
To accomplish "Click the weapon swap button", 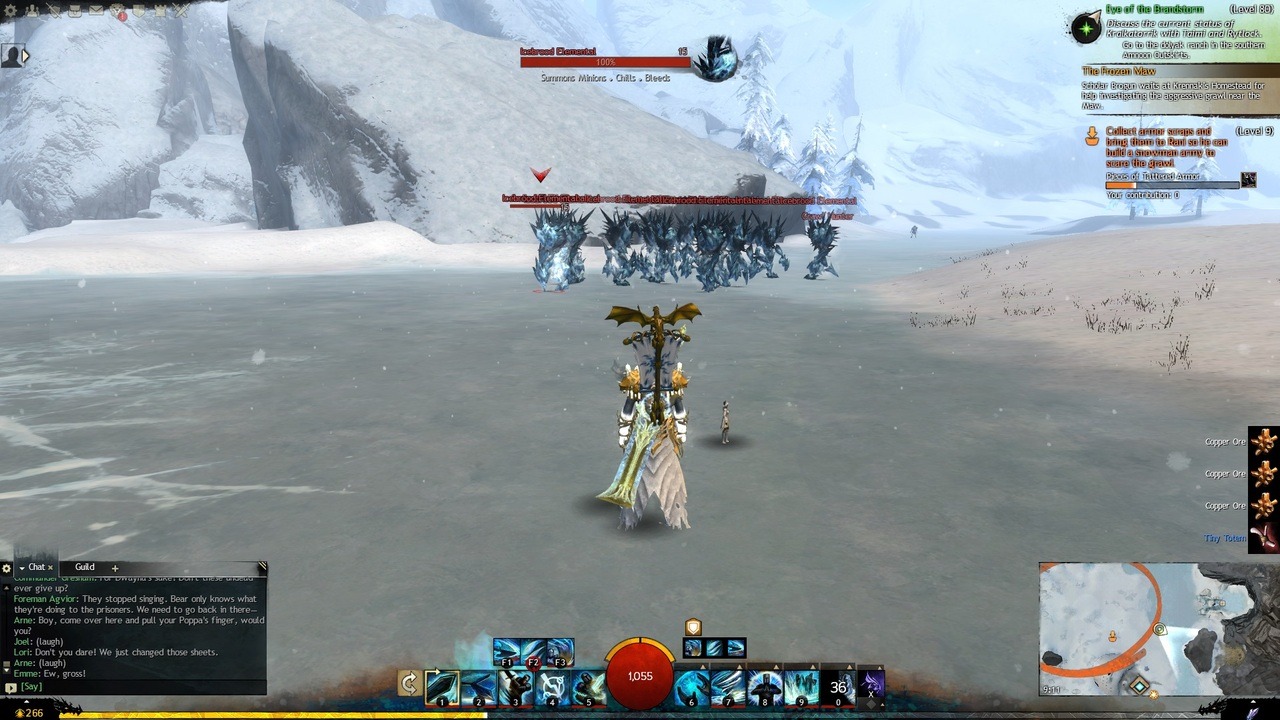I will click(408, 683).
